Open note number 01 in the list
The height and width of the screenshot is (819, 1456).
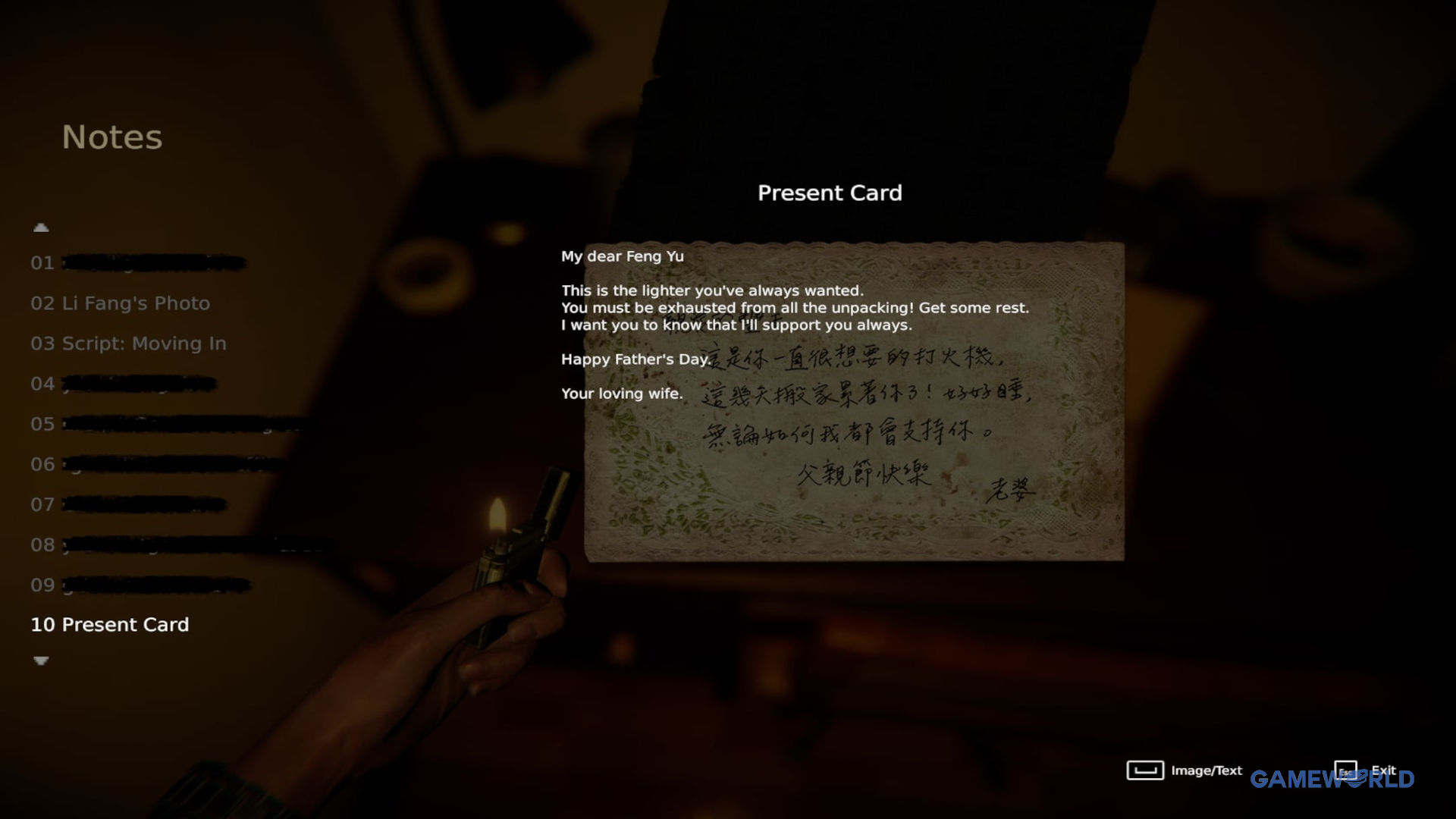[136, 263]
